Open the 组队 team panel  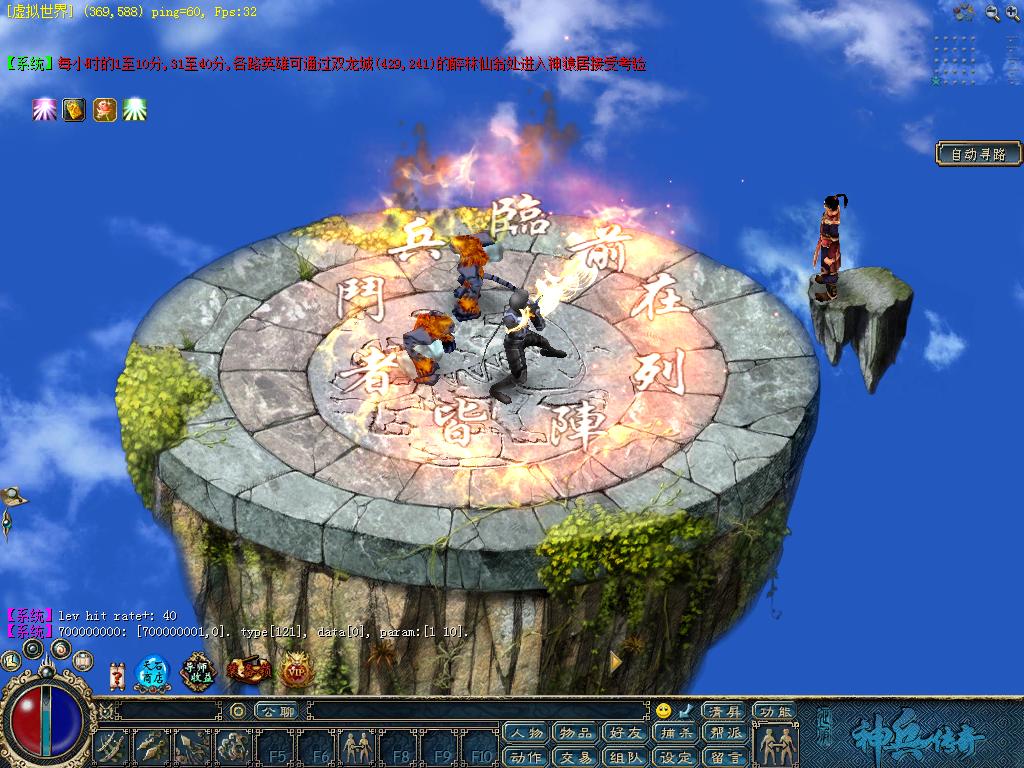(x=626, y=757)
